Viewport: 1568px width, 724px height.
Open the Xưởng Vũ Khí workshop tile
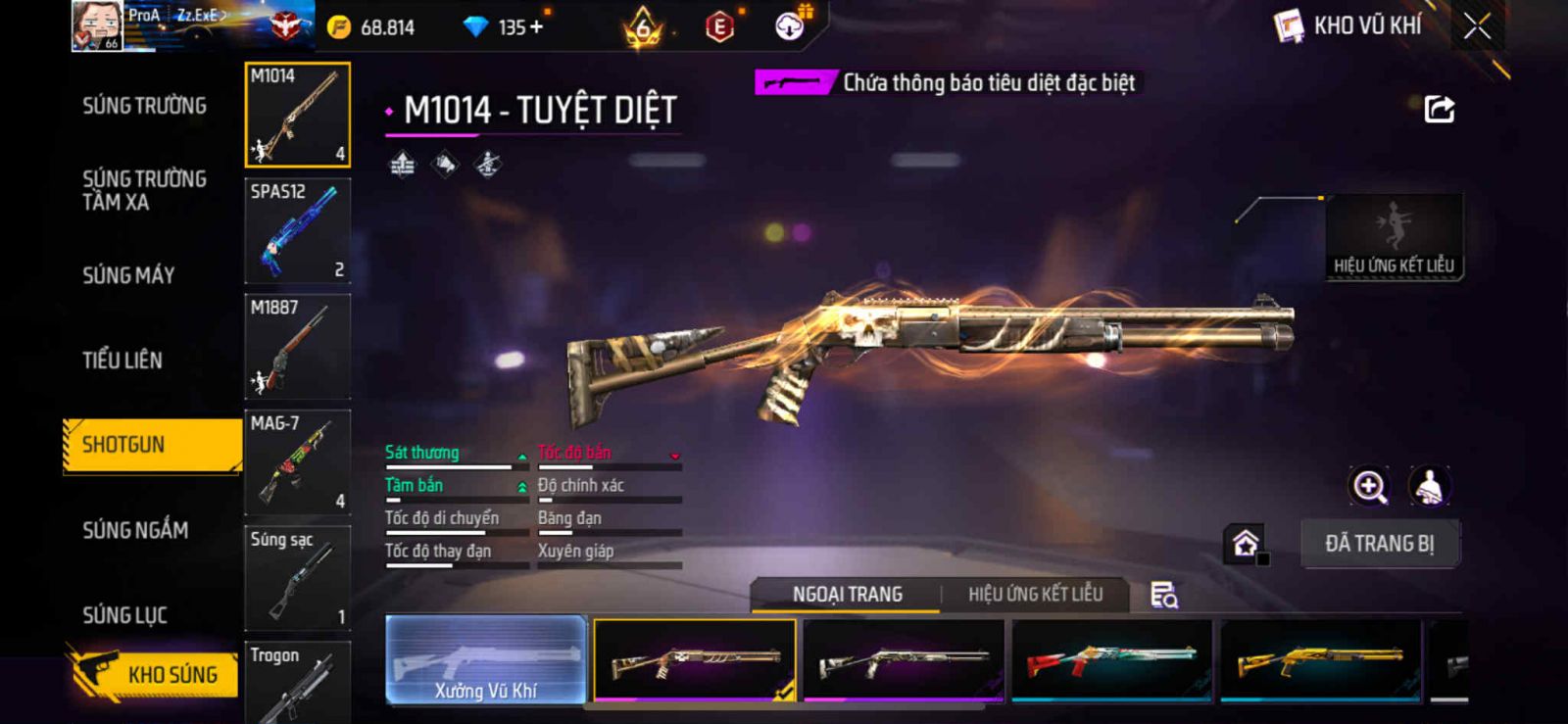[x=486, y=660]
